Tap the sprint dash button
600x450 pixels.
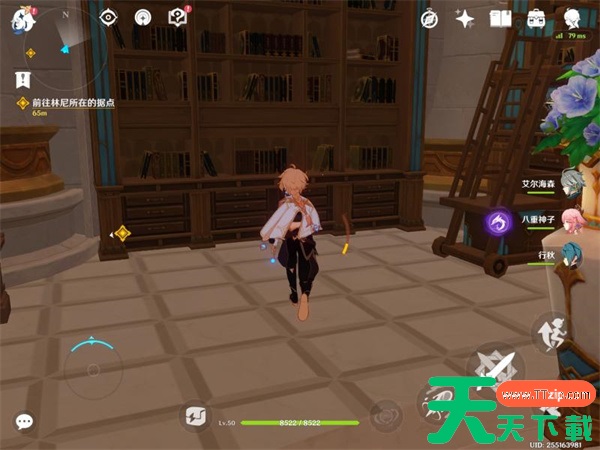[549, 333]
